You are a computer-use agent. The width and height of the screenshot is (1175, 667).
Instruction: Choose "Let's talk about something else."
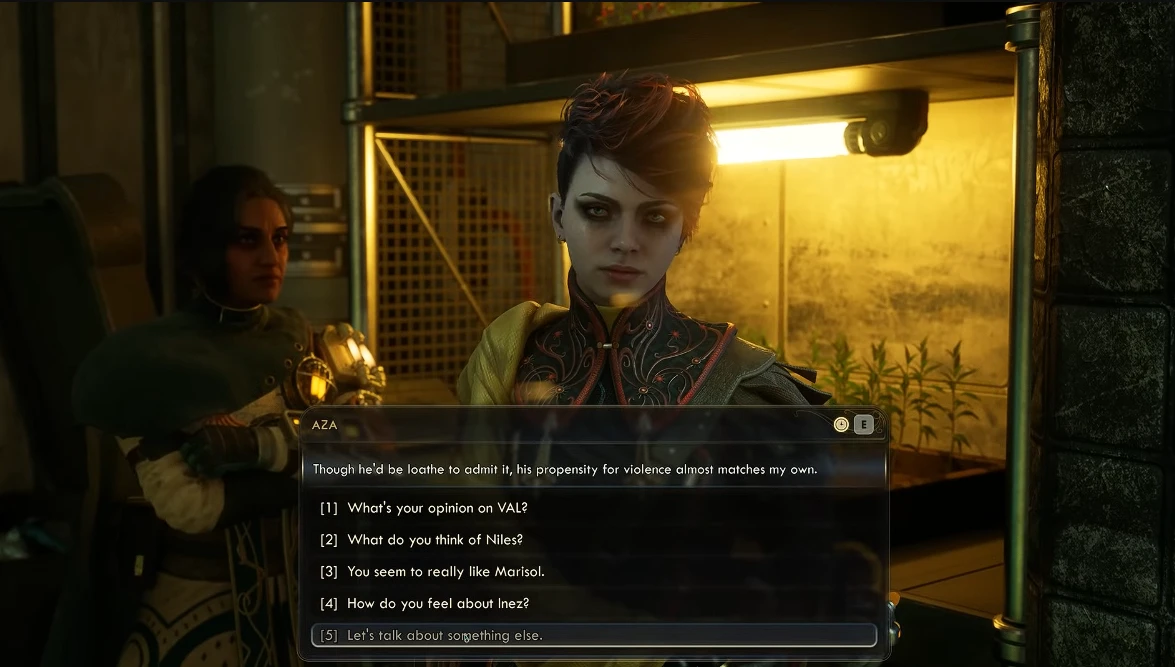[445, 636]
